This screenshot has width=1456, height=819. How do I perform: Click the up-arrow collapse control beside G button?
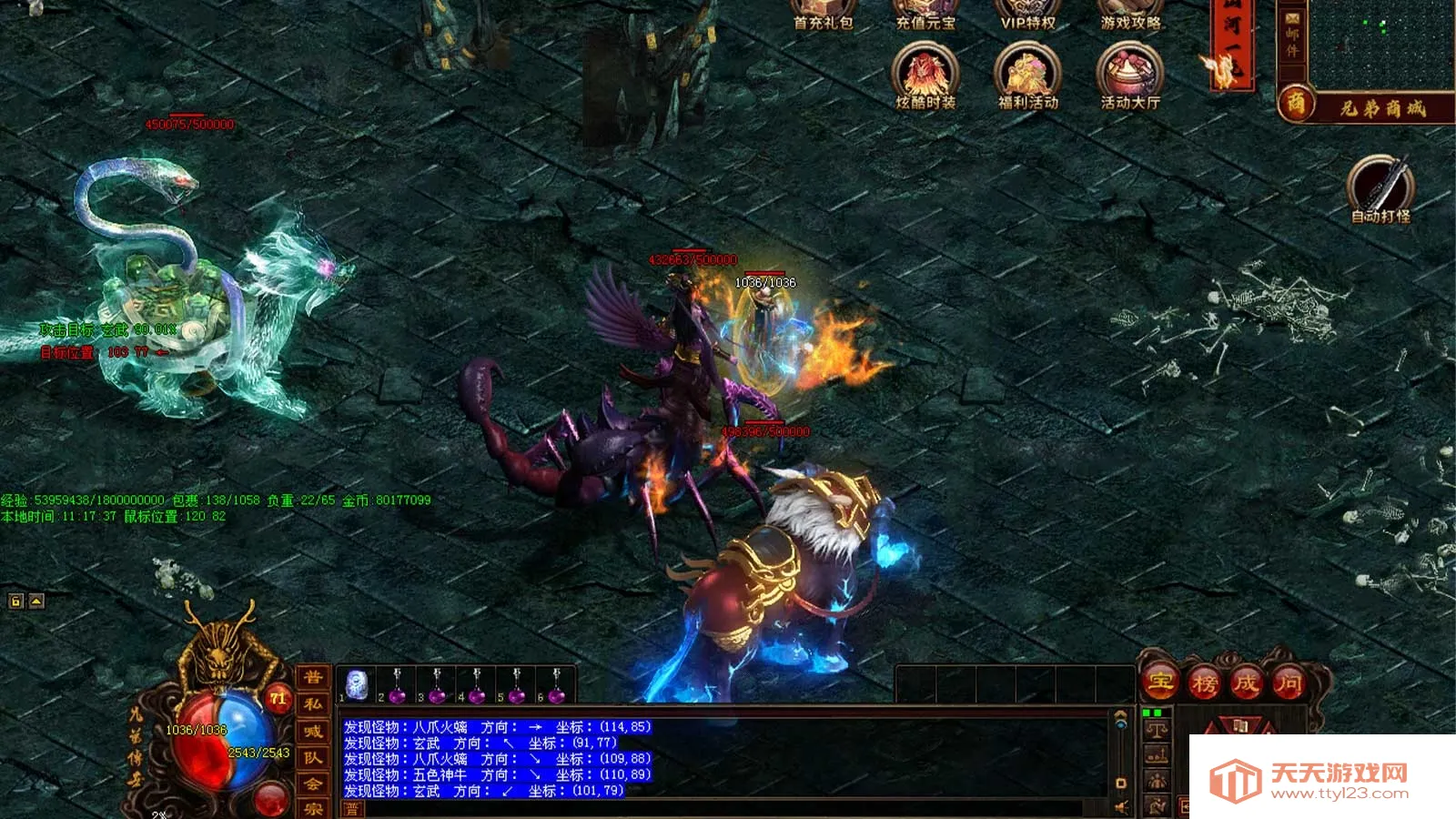pyautogui.click(x=35, y=601)
